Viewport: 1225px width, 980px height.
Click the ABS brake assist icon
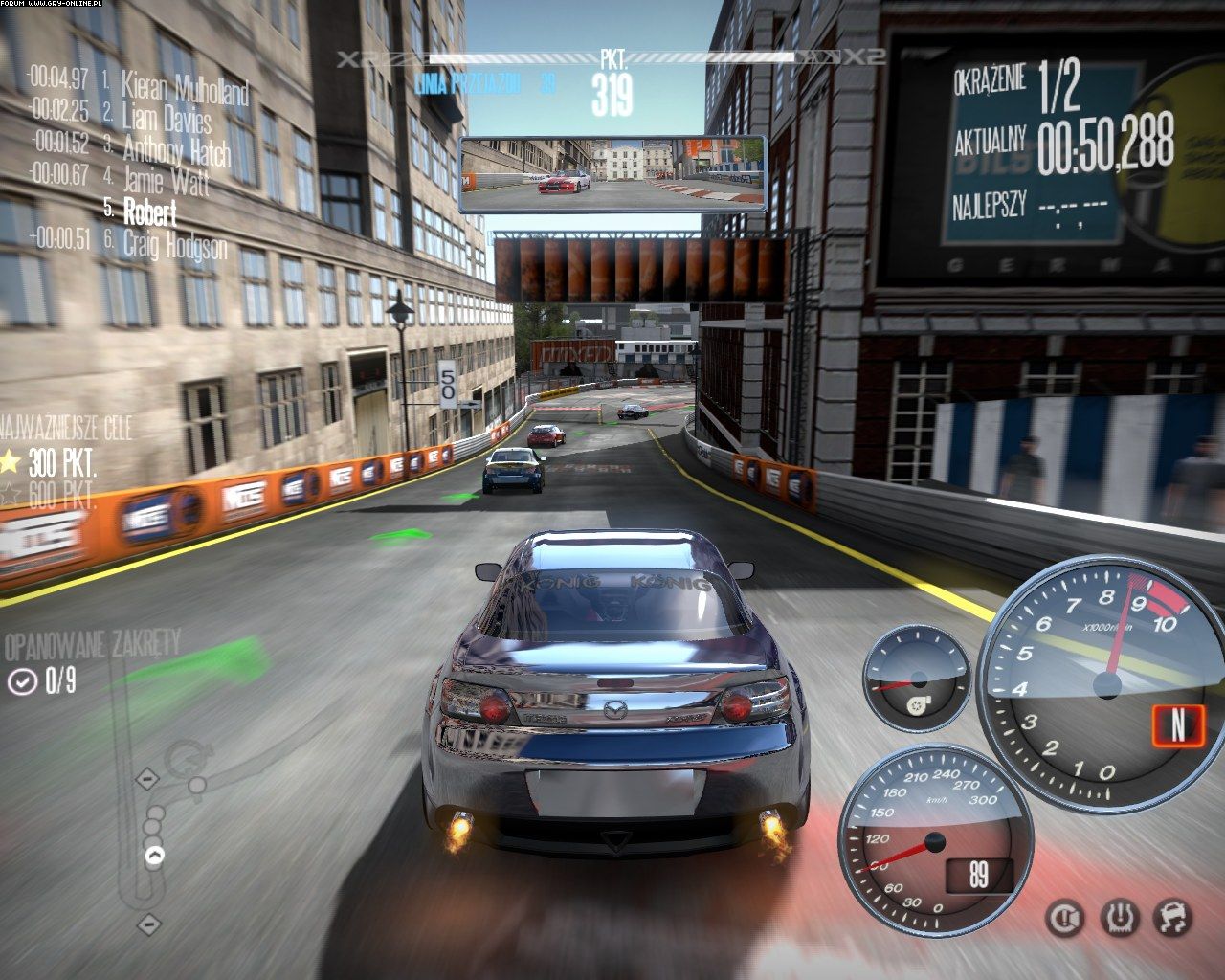[1064, 918]
